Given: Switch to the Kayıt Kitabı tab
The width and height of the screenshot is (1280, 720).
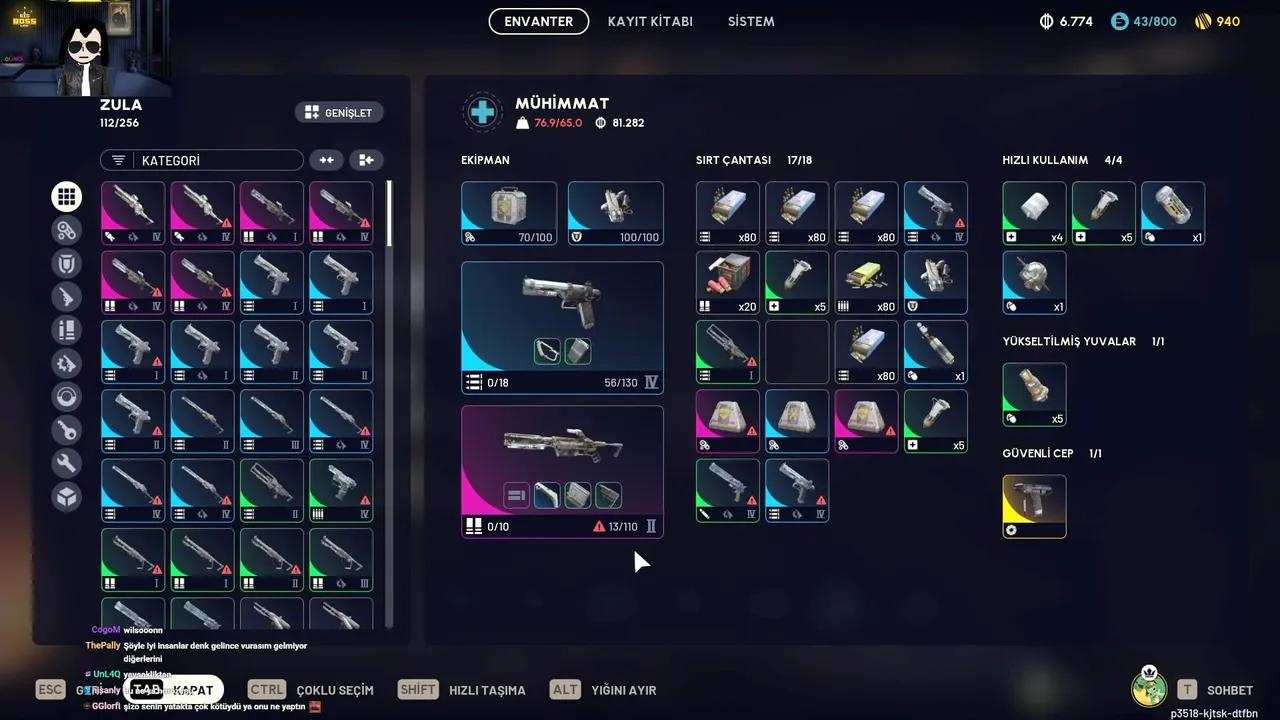Looking at the screenshot, I should pyautogui.click(x=650, y=21).
